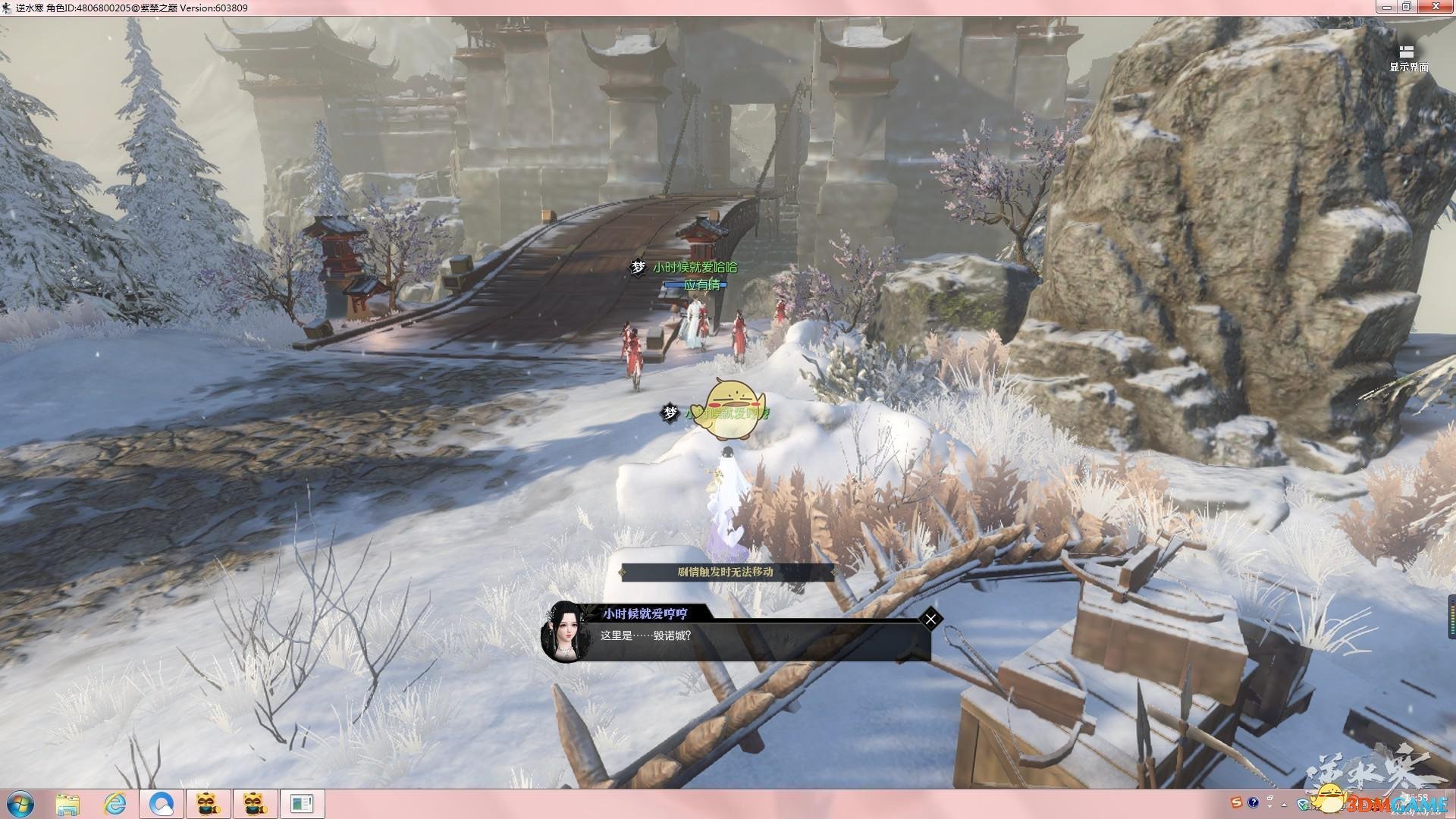Image resolution: width=1456 pixels, height=819 pixels.
Task: Close the game window from the title bar
Action: click(x=1435, y=7)
